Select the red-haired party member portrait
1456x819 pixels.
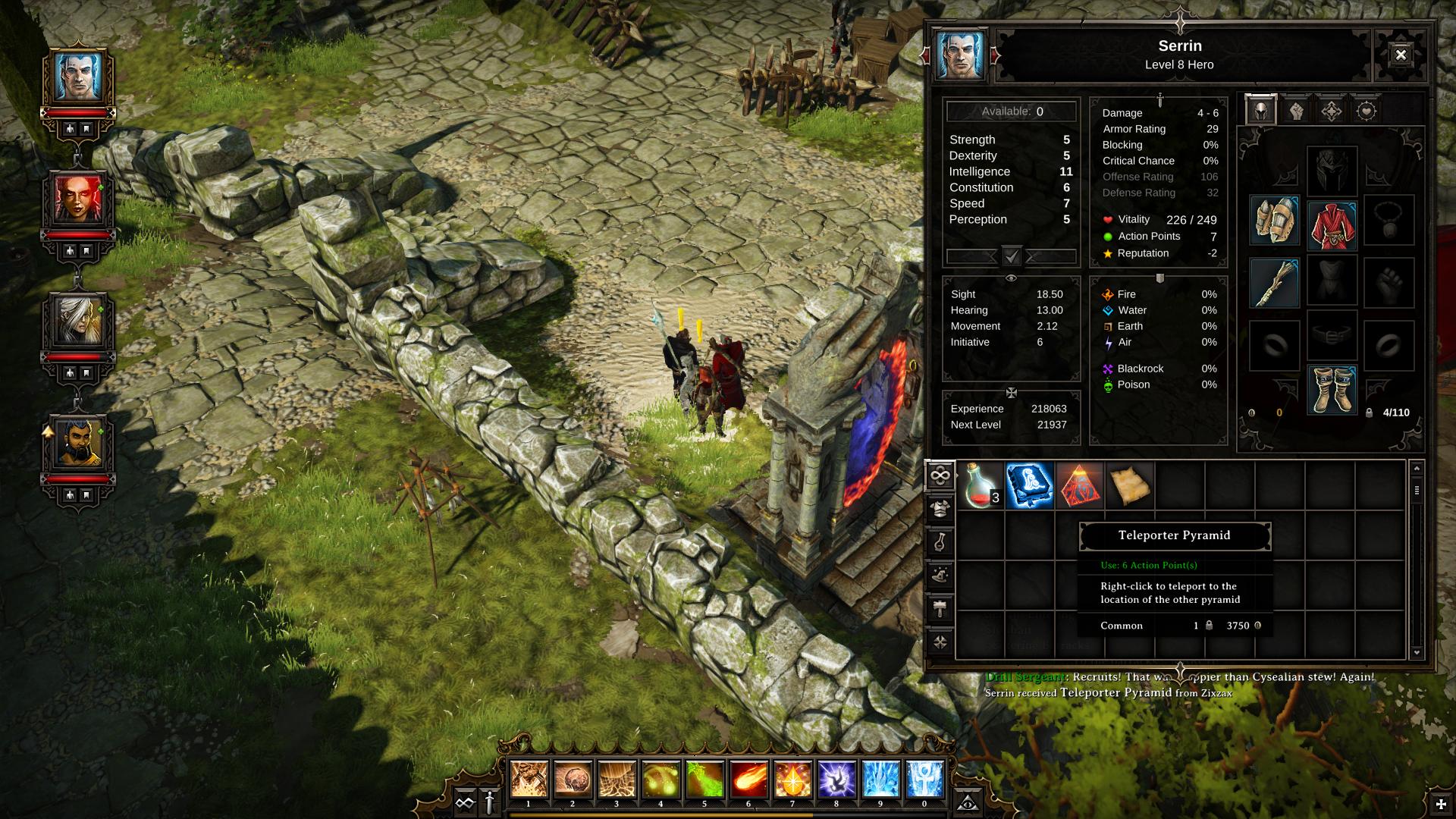tap(78, 199)
